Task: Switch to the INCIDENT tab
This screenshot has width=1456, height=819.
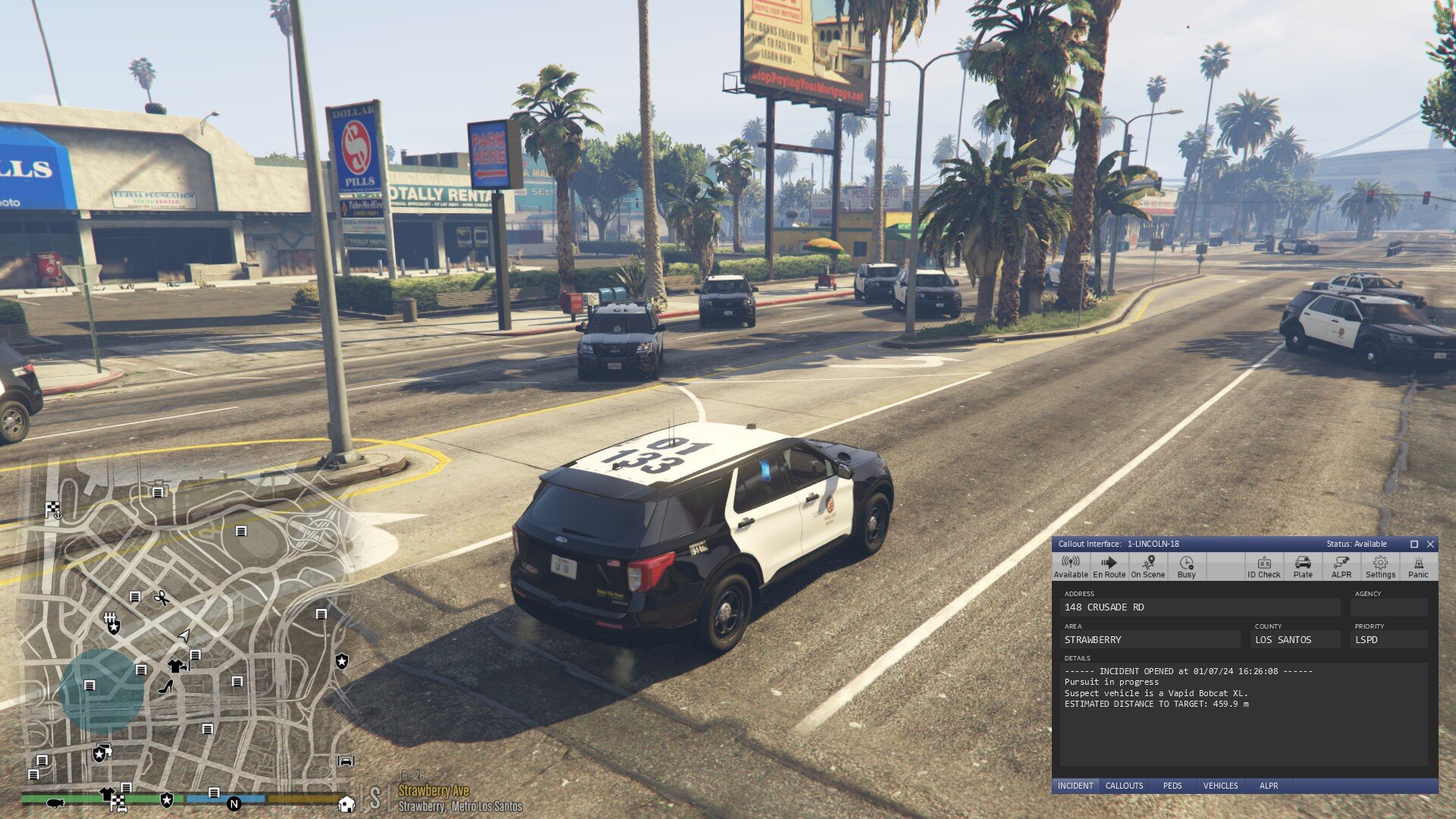Action: tap(1075, 786)
